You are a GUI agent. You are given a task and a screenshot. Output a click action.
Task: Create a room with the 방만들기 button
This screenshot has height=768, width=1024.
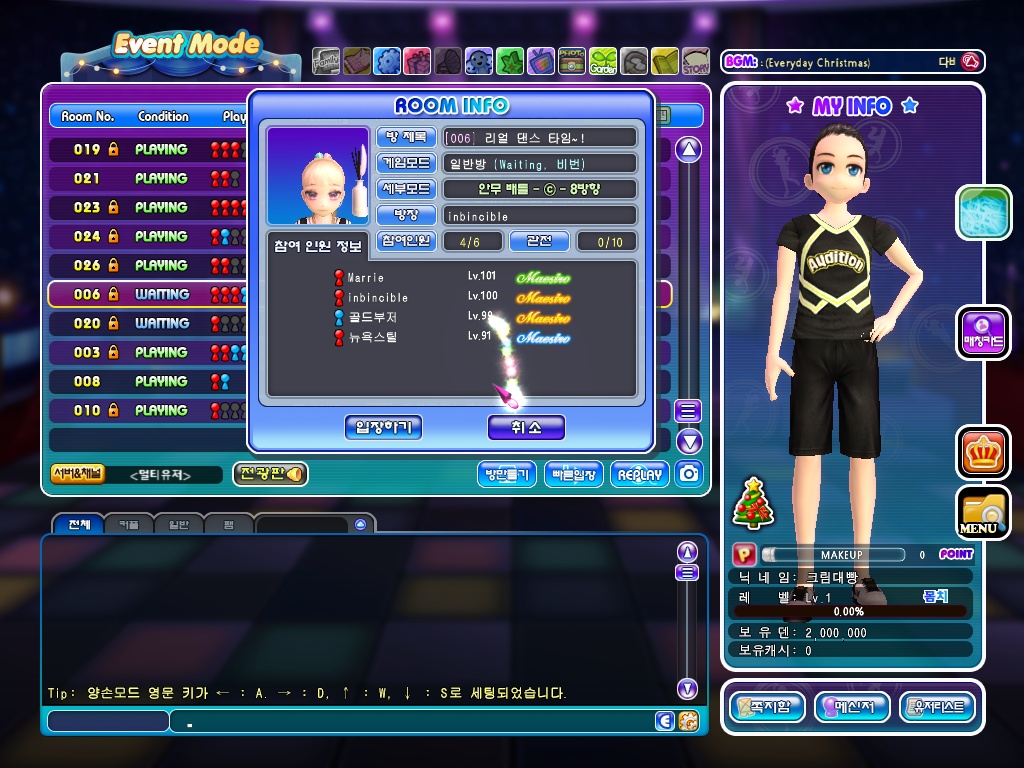tap(507, 474)
